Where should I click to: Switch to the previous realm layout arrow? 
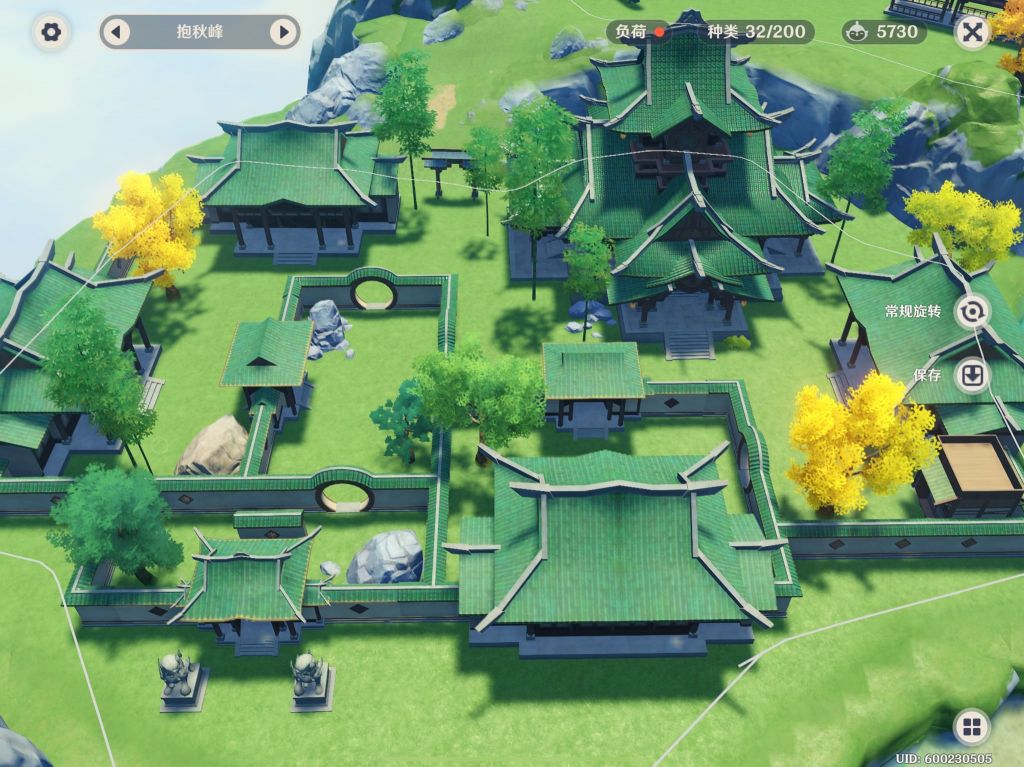[x=115, y=32]
